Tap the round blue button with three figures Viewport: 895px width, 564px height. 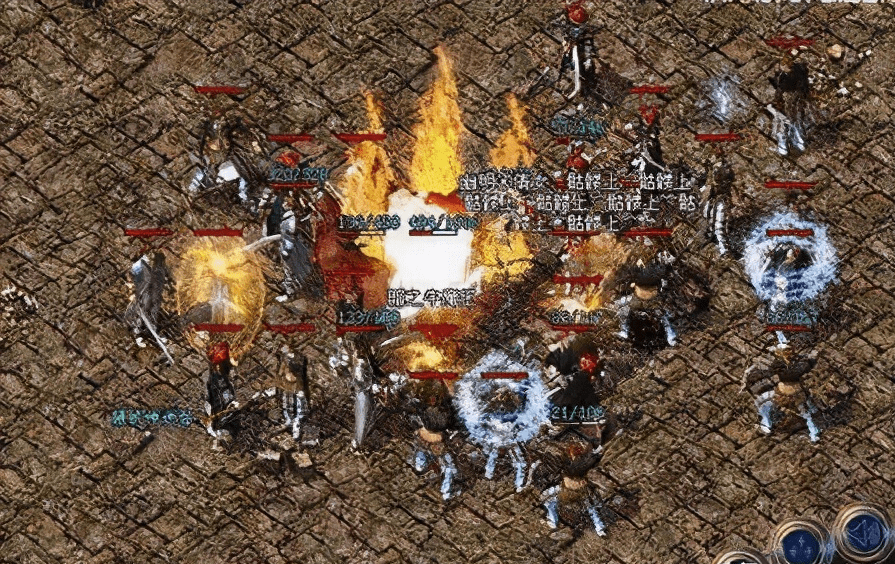point(802,545)
